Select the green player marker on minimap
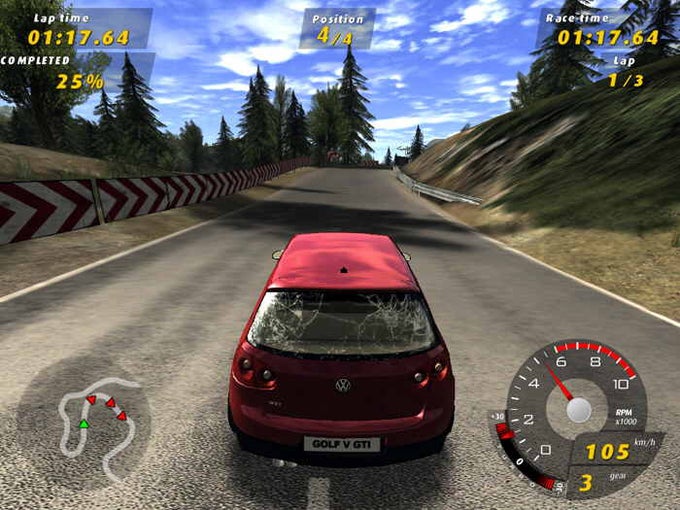 [84, 424]
